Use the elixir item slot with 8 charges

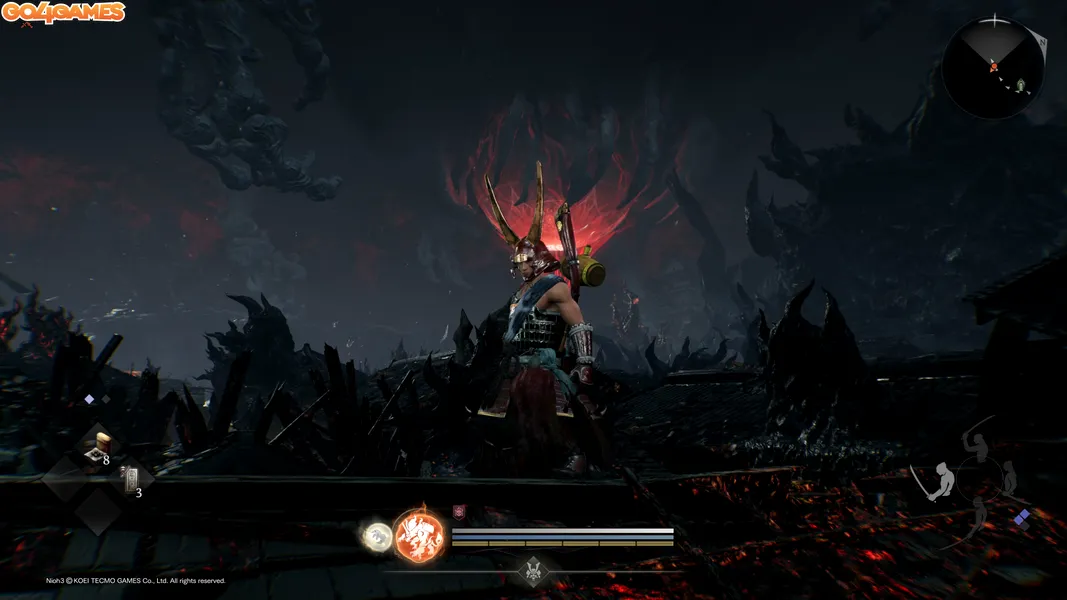click(99, 449)
